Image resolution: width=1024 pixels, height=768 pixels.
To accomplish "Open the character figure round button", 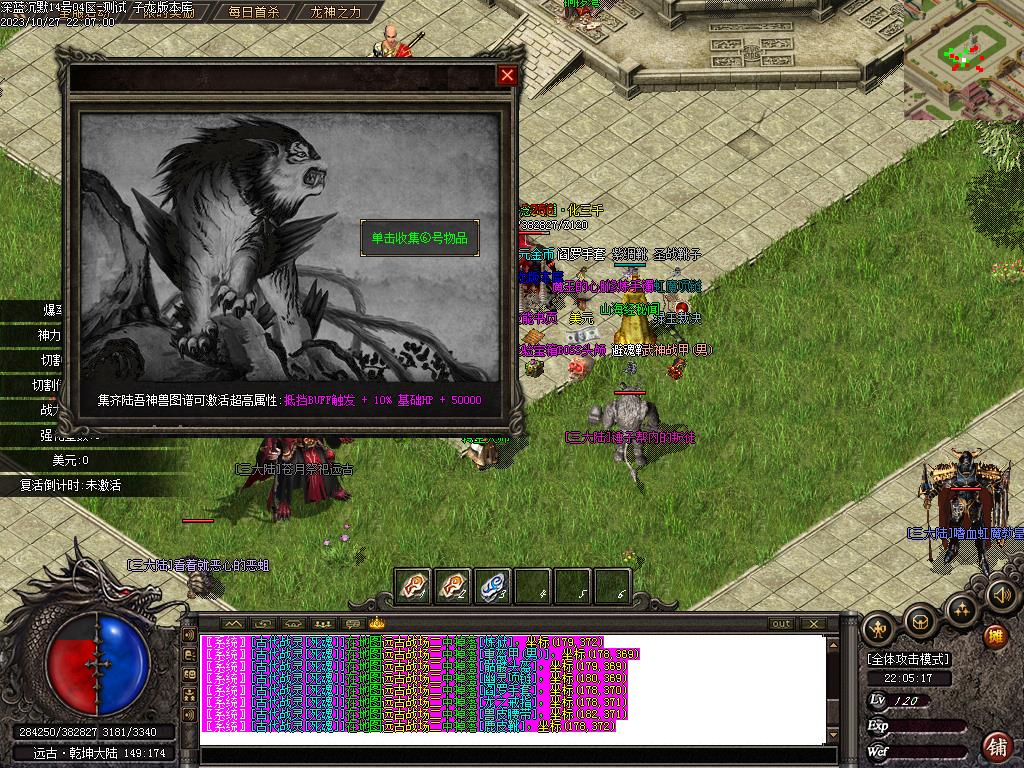I will [x=879, y=628].
